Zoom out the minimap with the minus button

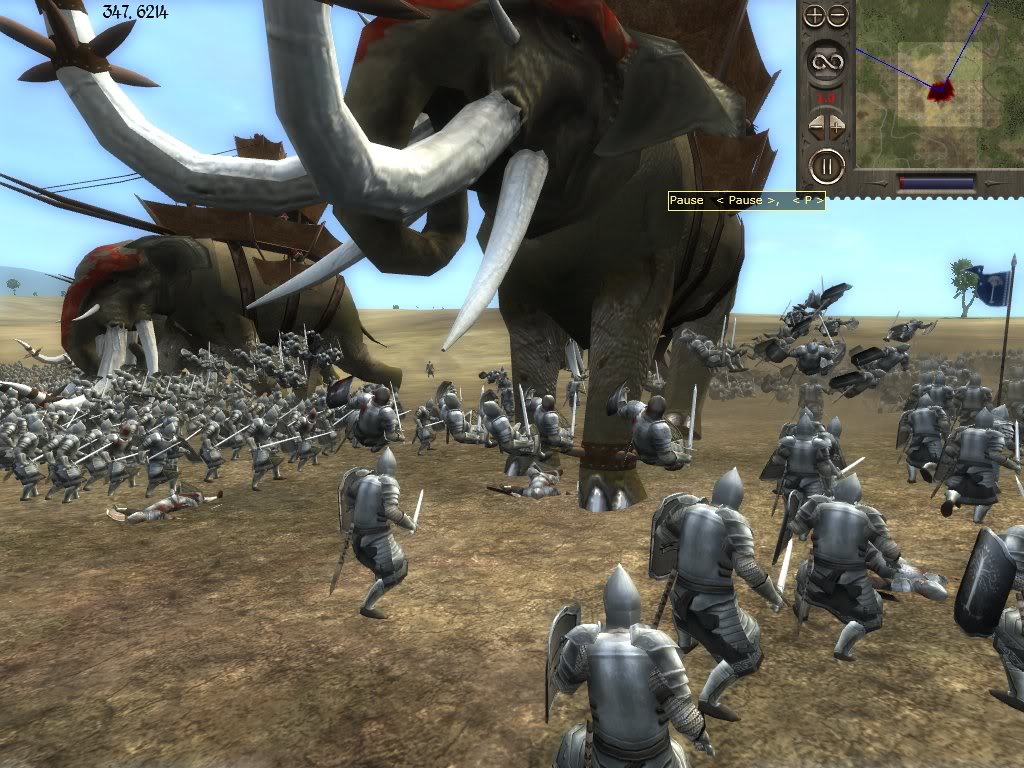coord(838,16)
